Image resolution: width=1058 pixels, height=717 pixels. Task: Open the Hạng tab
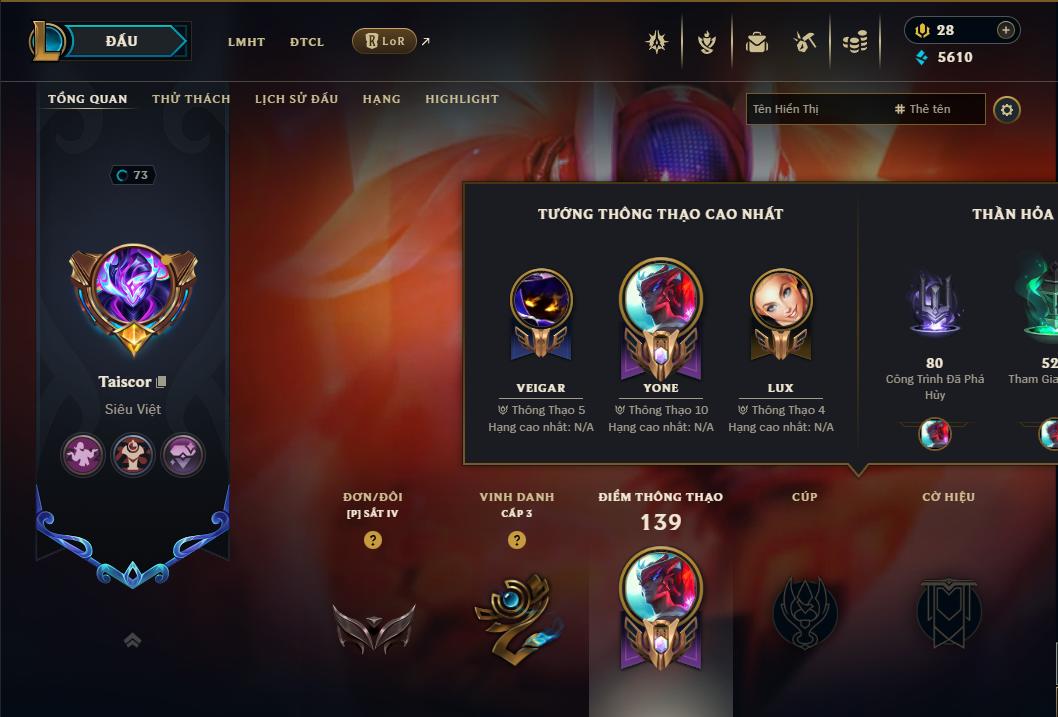click(381, 99)
